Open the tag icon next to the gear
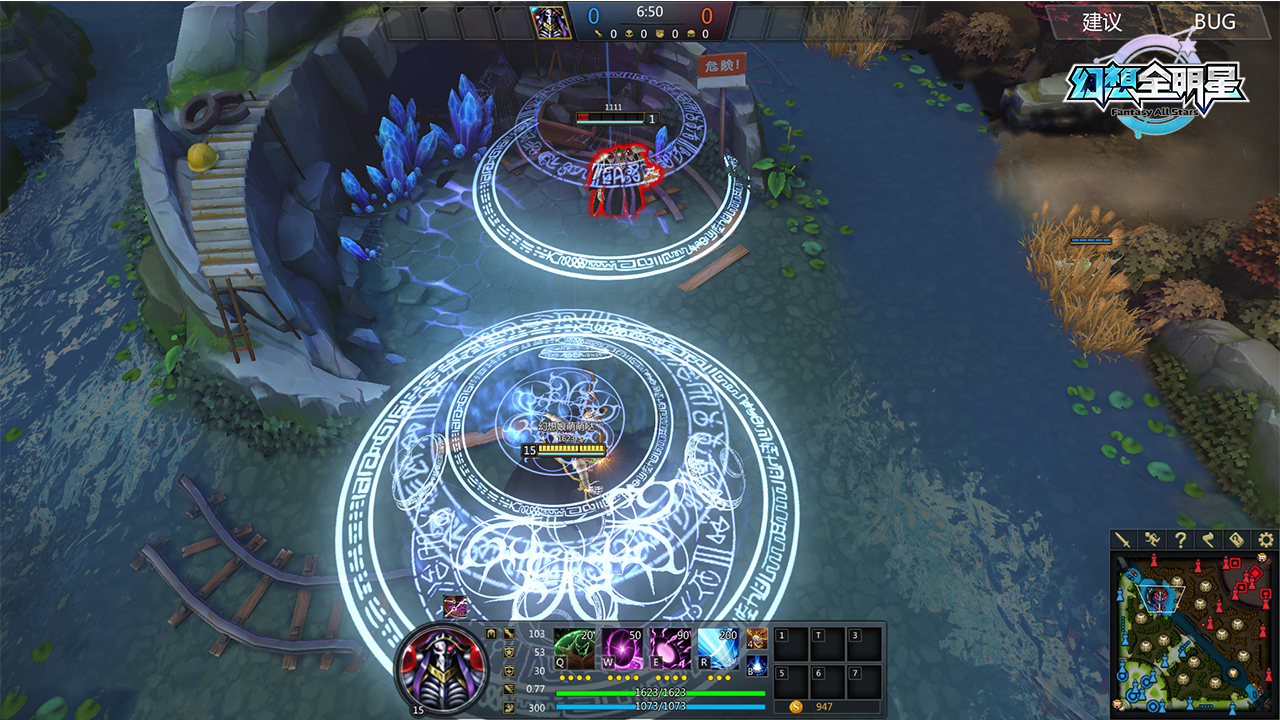Image resolution: width=1280 pixels, height=720 pixels. tap(1237, 540)
